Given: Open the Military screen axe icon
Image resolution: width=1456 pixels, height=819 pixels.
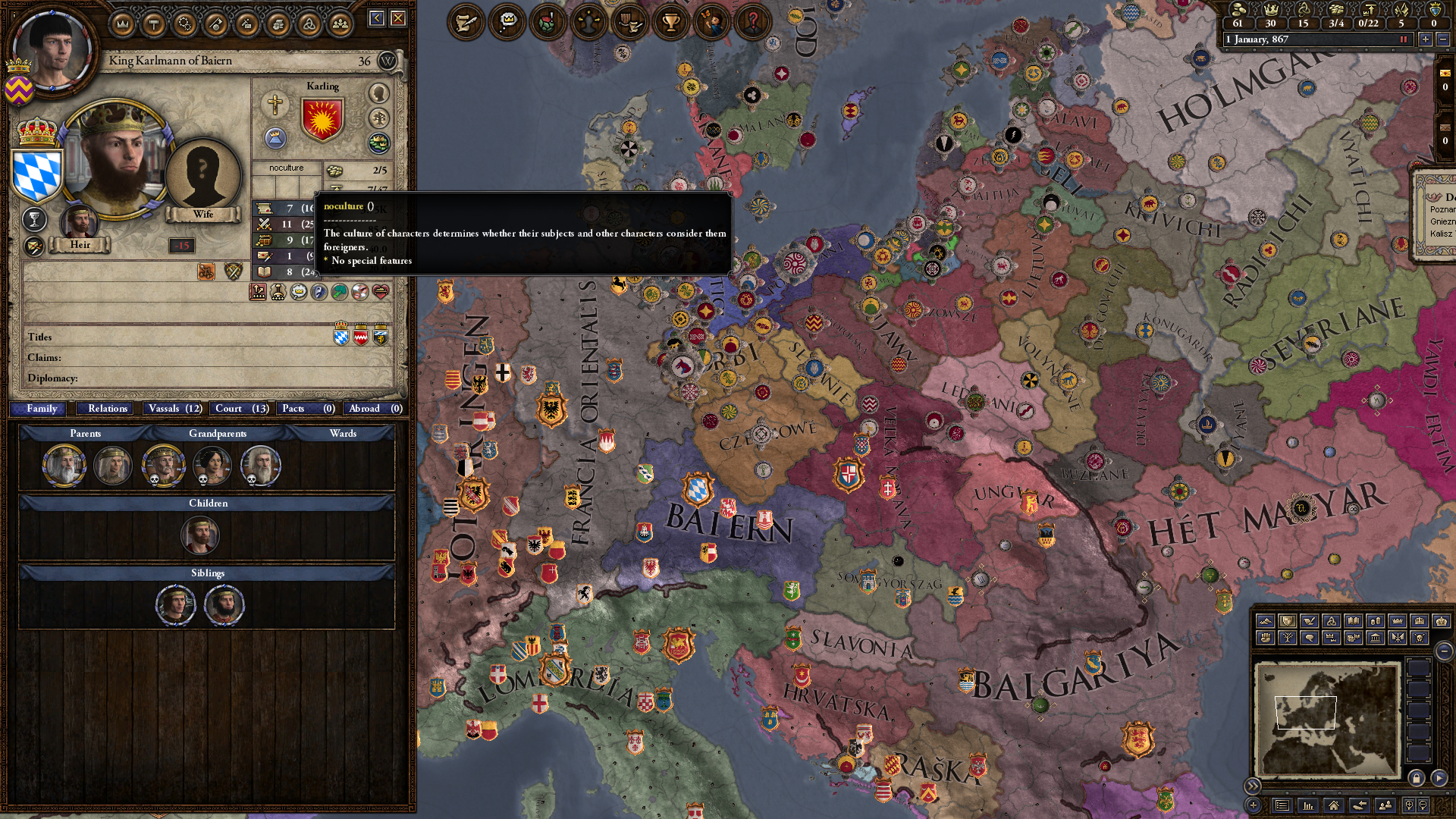Looking at the screenshot, I should pos(215,23).
